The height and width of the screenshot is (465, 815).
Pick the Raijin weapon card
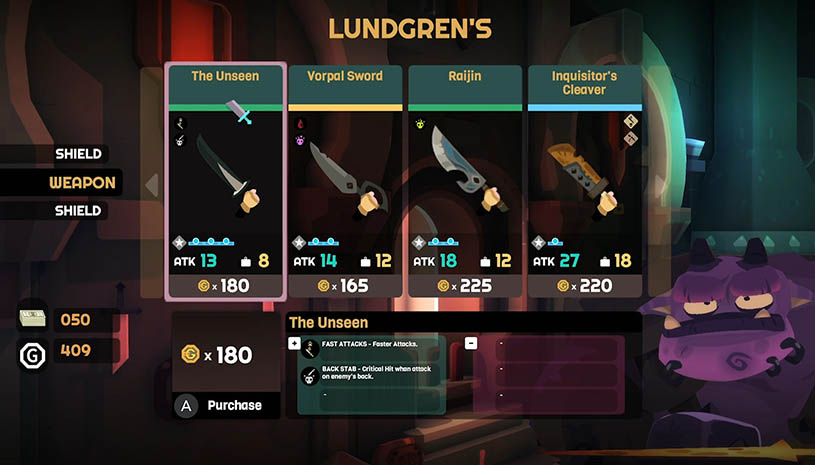click(x=464, y=180)
